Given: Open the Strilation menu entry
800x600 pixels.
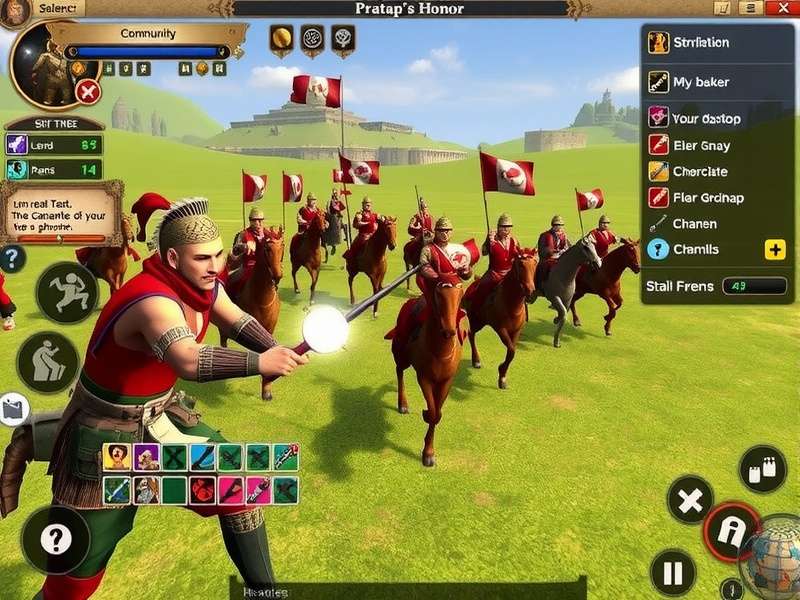Looking at the screenshot, I should (x=702, y=43).
